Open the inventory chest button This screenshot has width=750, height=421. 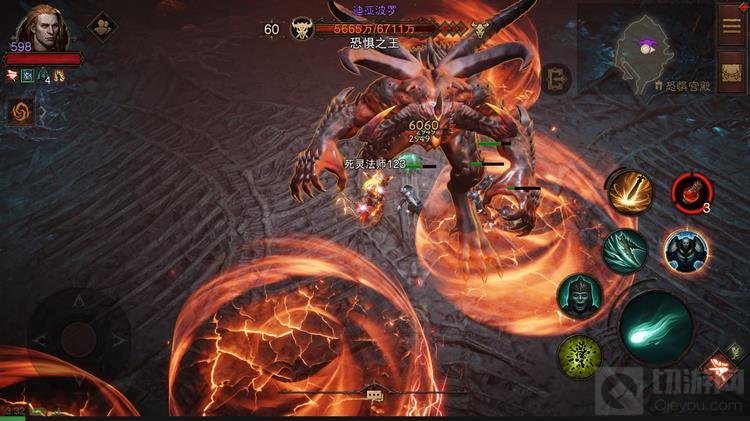pyautogui.click(x=731, y=72)
